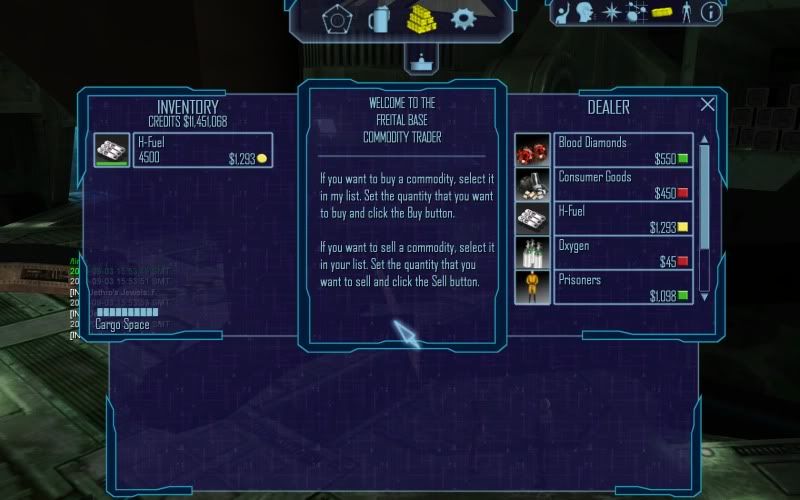Click the dealer list's scroll-down arrow
The height and width of the screenshot is (500, 800).
click(704, 297)
